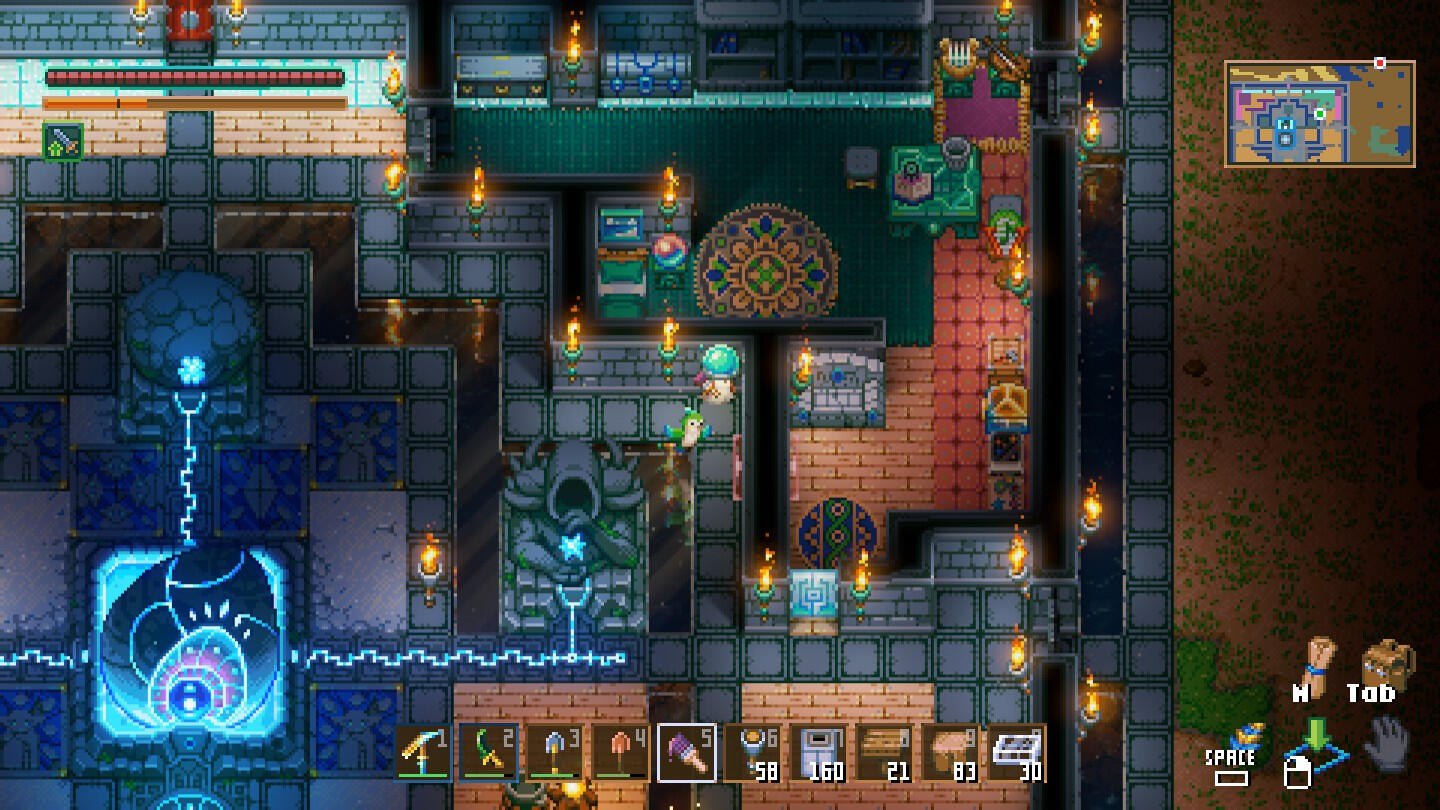Viewport: 1440px width, 810px height.
Task: Select the pickaxe in hotbar slot 1
Action: [423, 753]
